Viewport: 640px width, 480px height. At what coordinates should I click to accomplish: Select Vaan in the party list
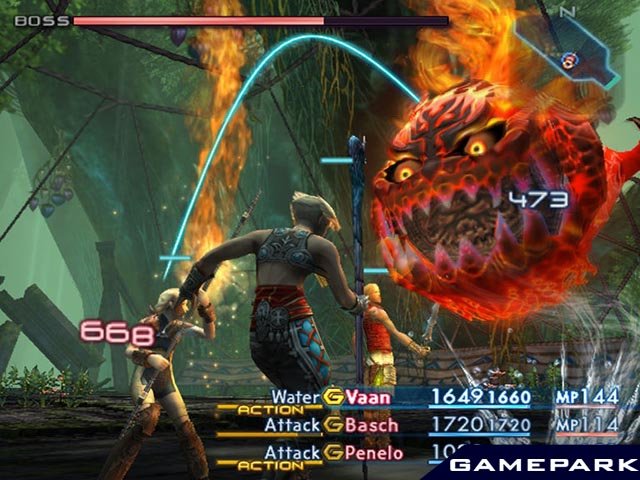[x=369, y=398]
